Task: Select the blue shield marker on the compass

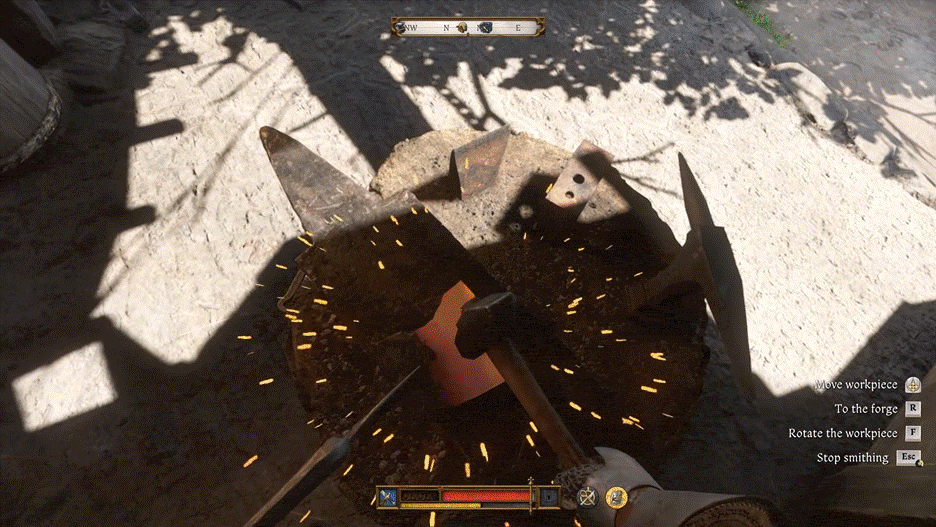Action: coord(486,28)
